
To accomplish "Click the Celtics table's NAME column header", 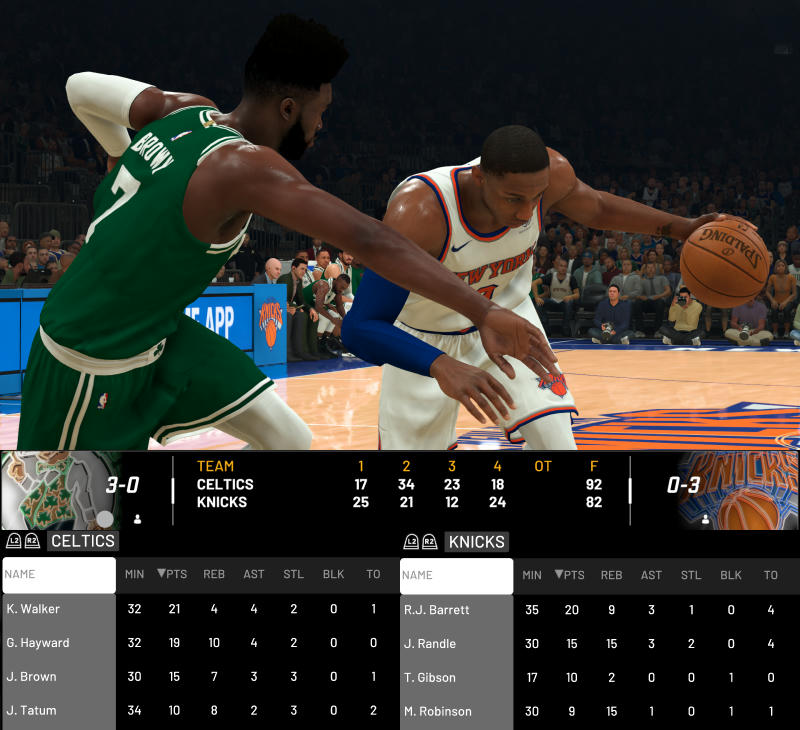I will (x=59, y=575).
